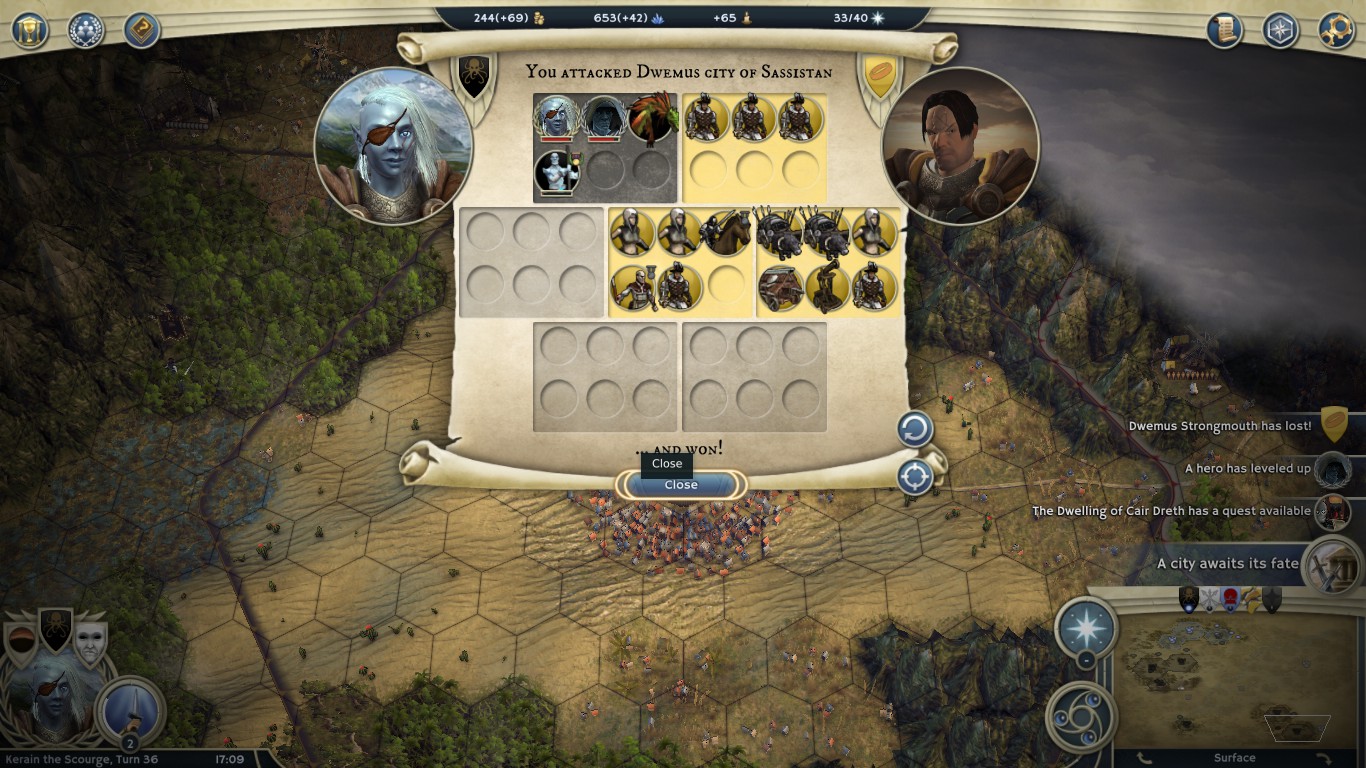1366x768 pixels.
Task: Open the hourglass icon in top bar
Action: 30,29
